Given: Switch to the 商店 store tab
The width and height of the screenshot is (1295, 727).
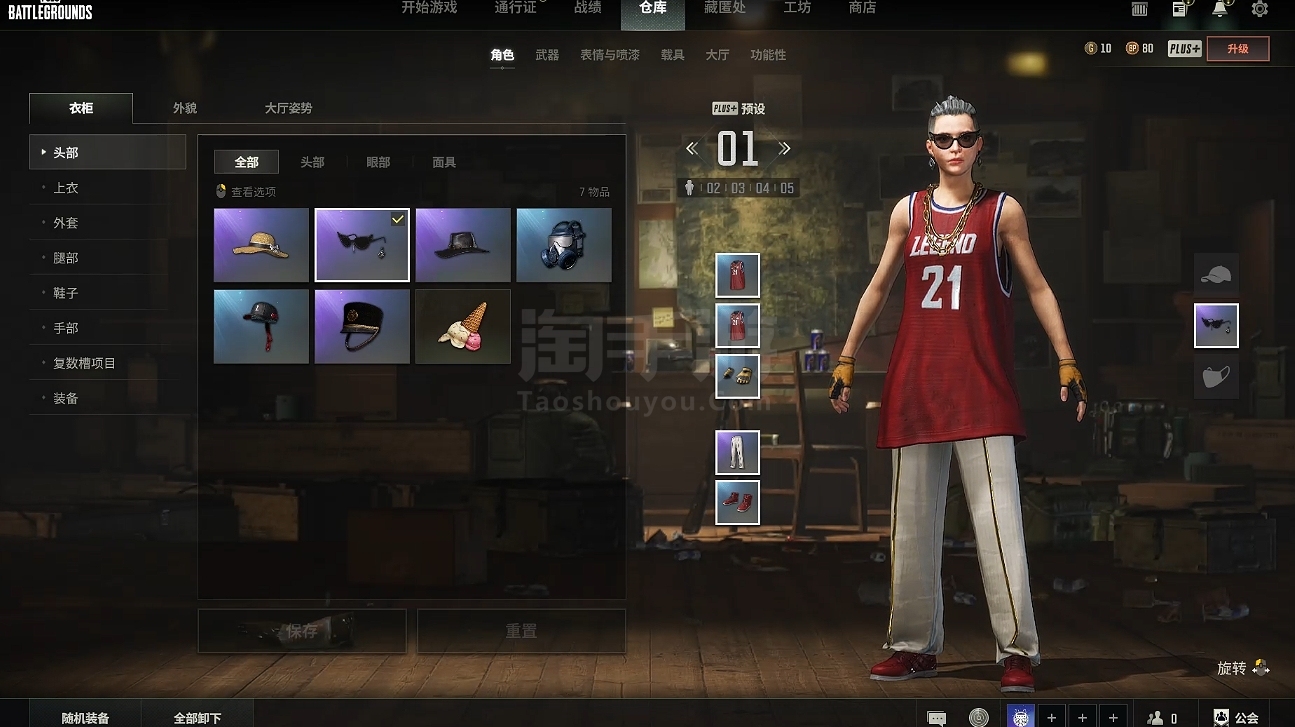Looking at the screenshot, I should (862, 8).
